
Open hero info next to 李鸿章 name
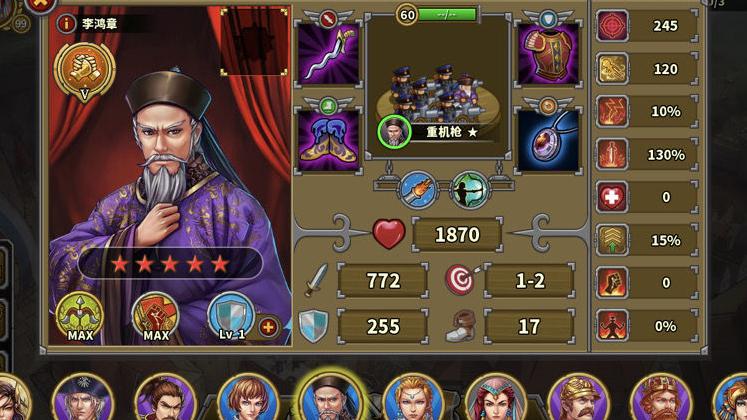click(66, 23)
